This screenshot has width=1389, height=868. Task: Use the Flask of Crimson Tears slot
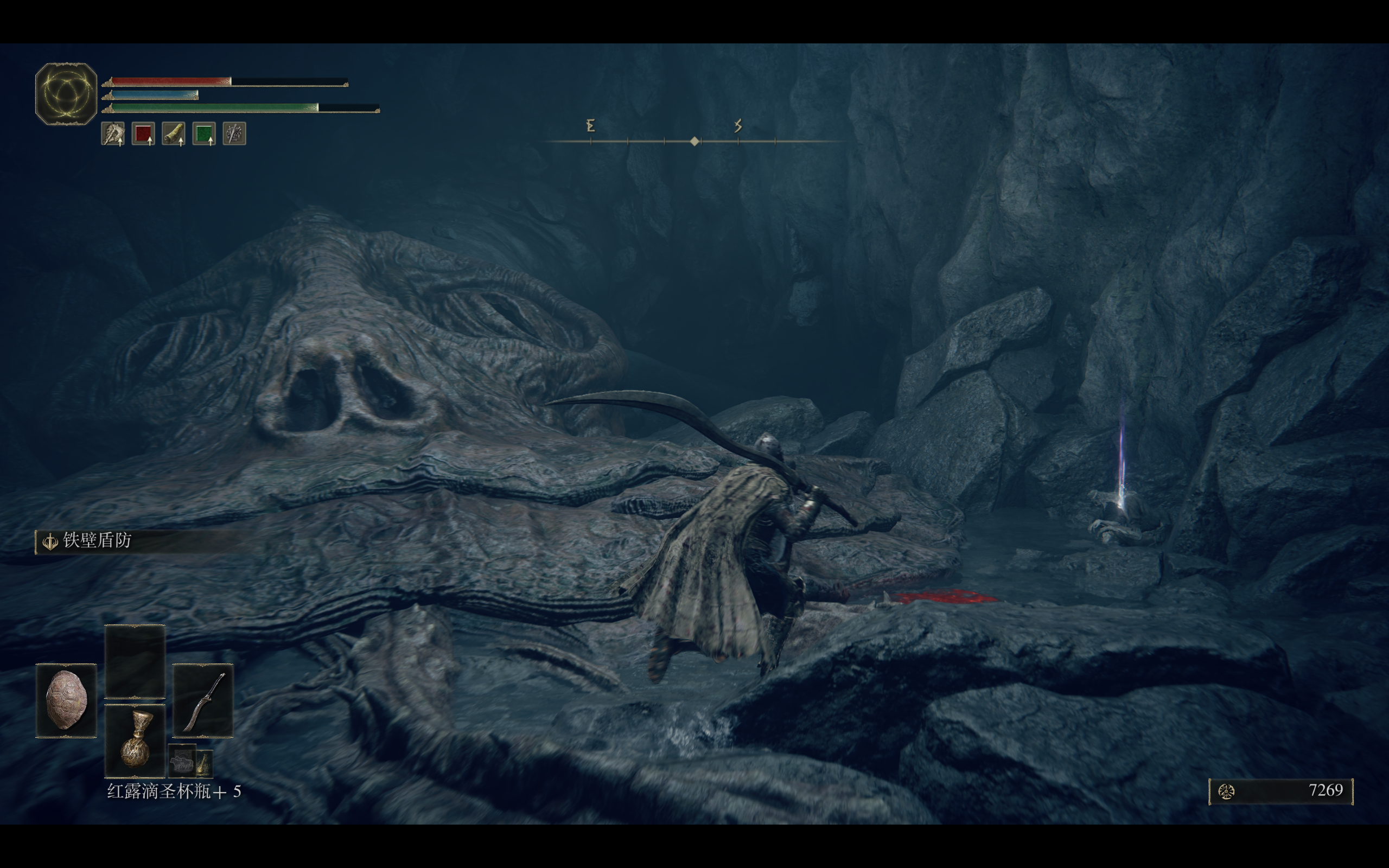click(x=135, y=741)
